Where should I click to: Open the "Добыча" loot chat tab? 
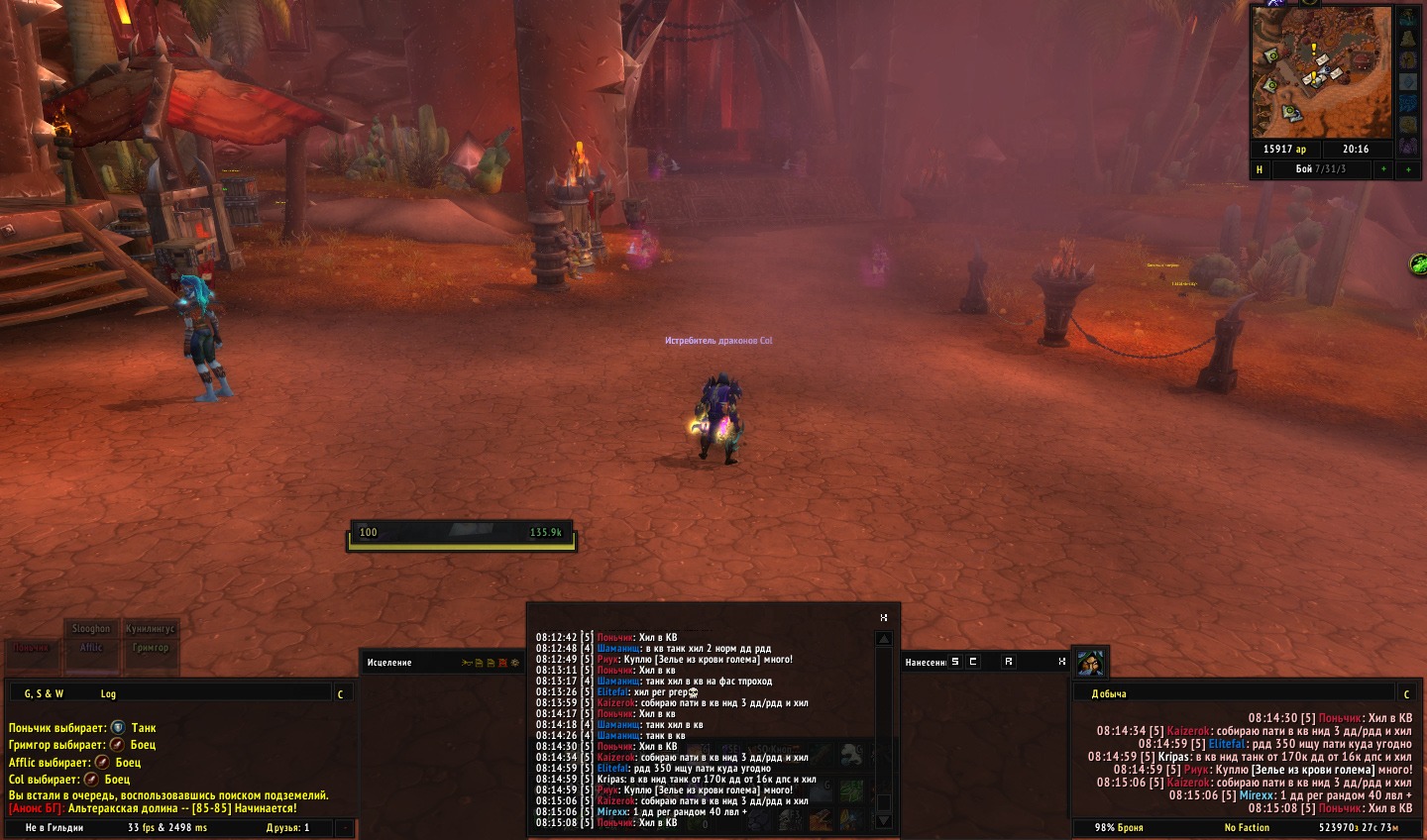tap(1109, 693)
